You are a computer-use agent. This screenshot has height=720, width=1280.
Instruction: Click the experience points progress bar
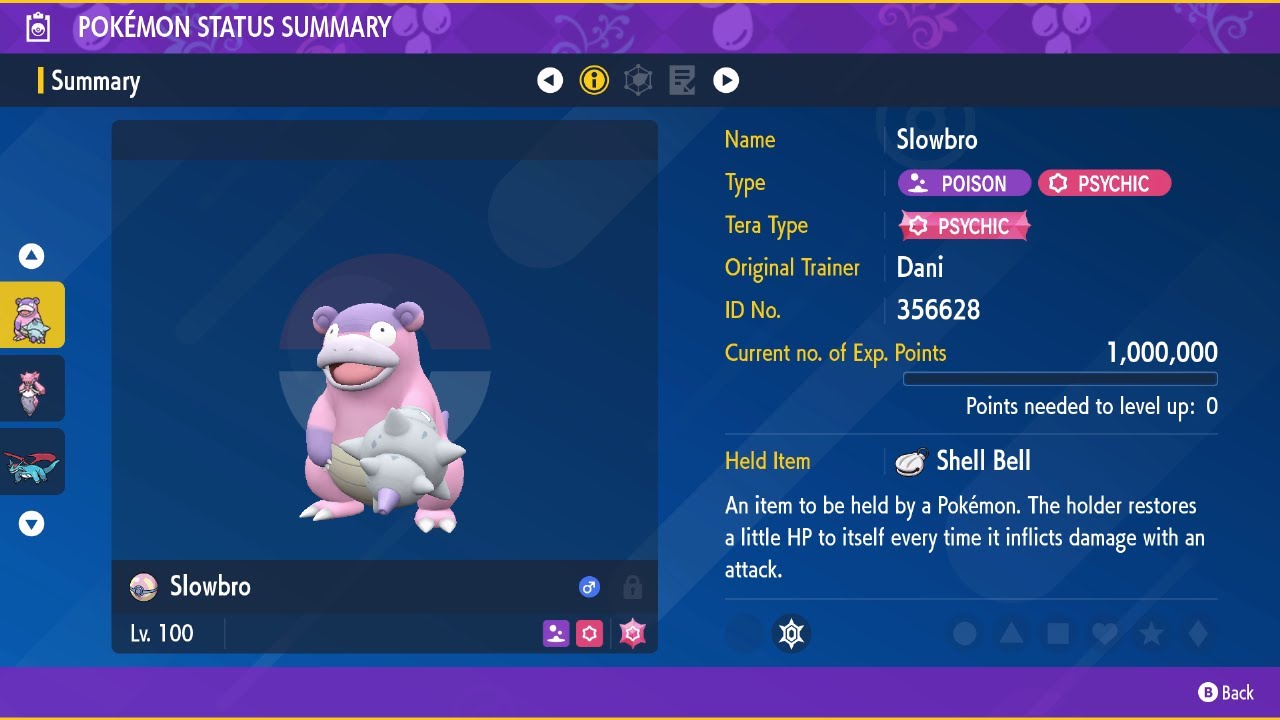click(1060, 379)
